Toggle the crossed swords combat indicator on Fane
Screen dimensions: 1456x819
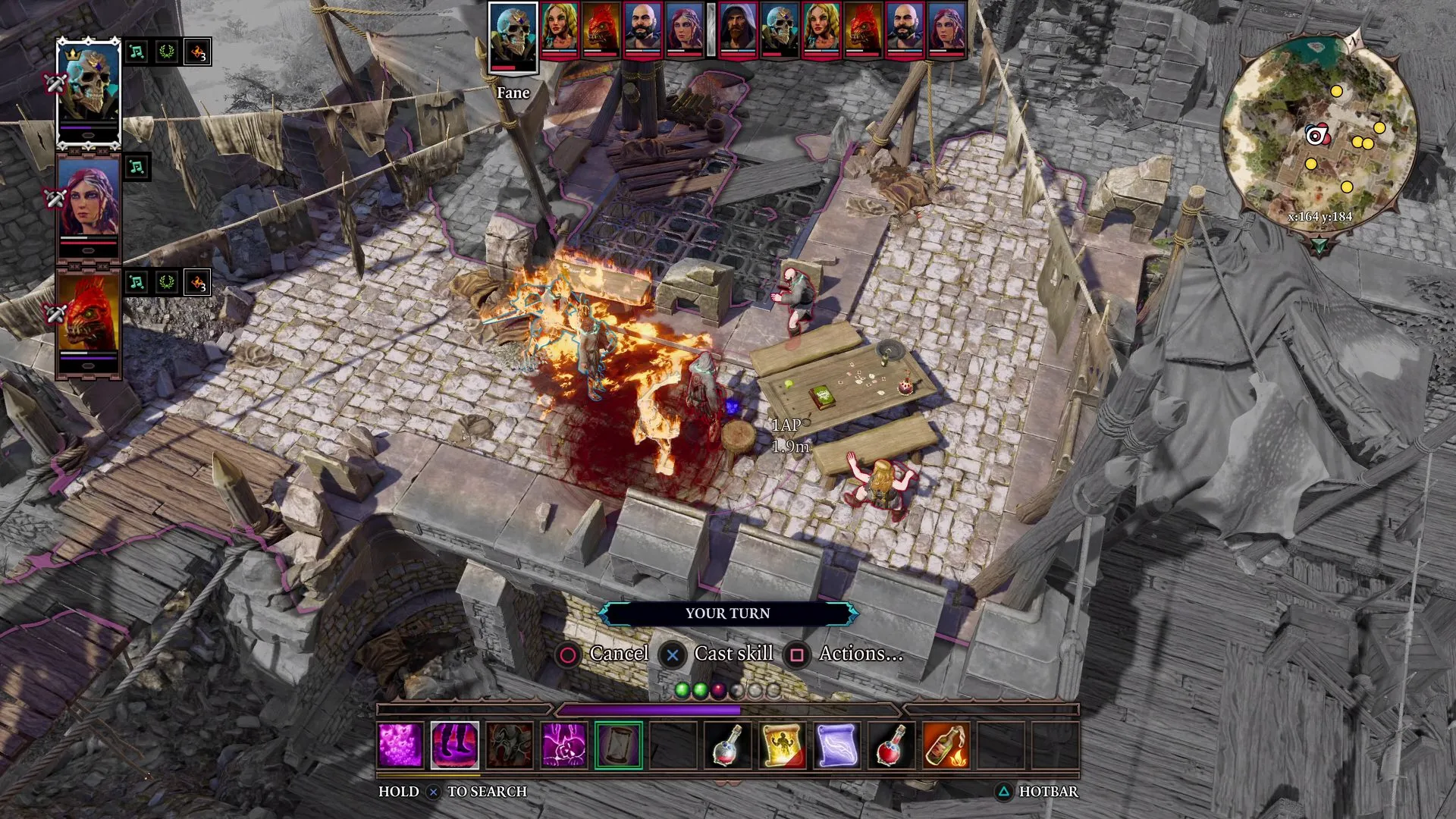(x=56, y=84)
